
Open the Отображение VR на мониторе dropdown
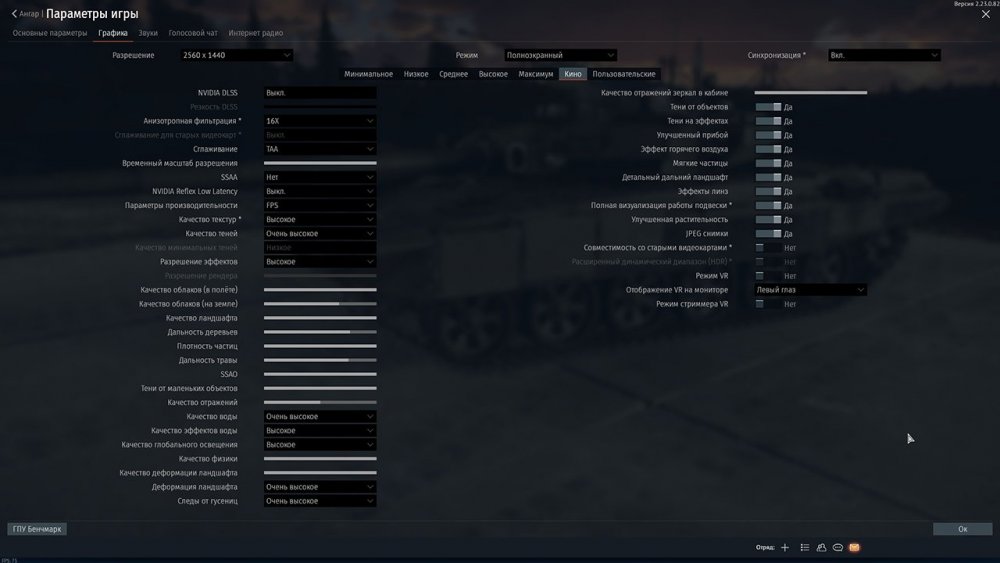[x=810, y=290]
